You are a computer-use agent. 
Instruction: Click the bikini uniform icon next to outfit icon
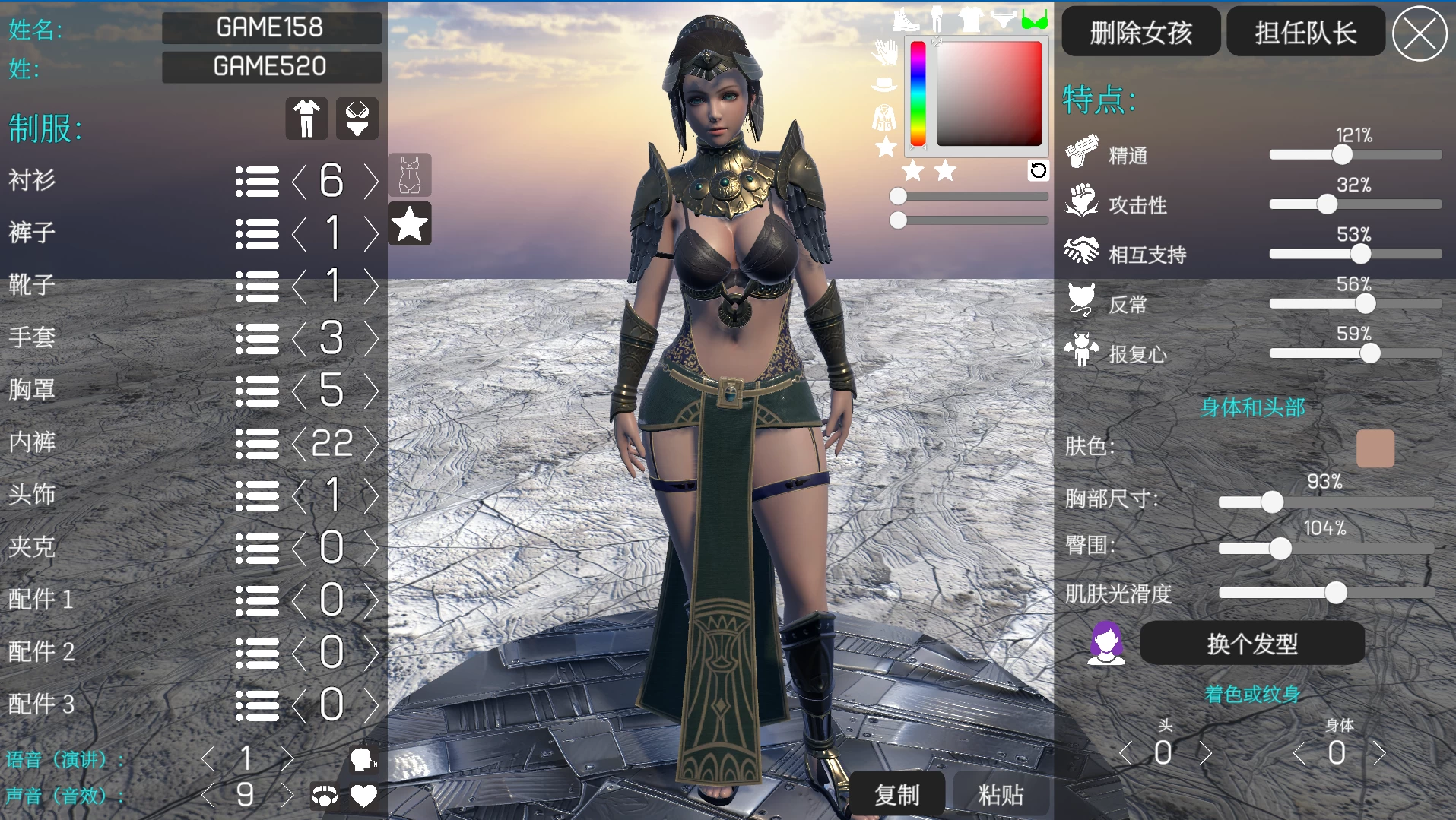coord(357,118)
